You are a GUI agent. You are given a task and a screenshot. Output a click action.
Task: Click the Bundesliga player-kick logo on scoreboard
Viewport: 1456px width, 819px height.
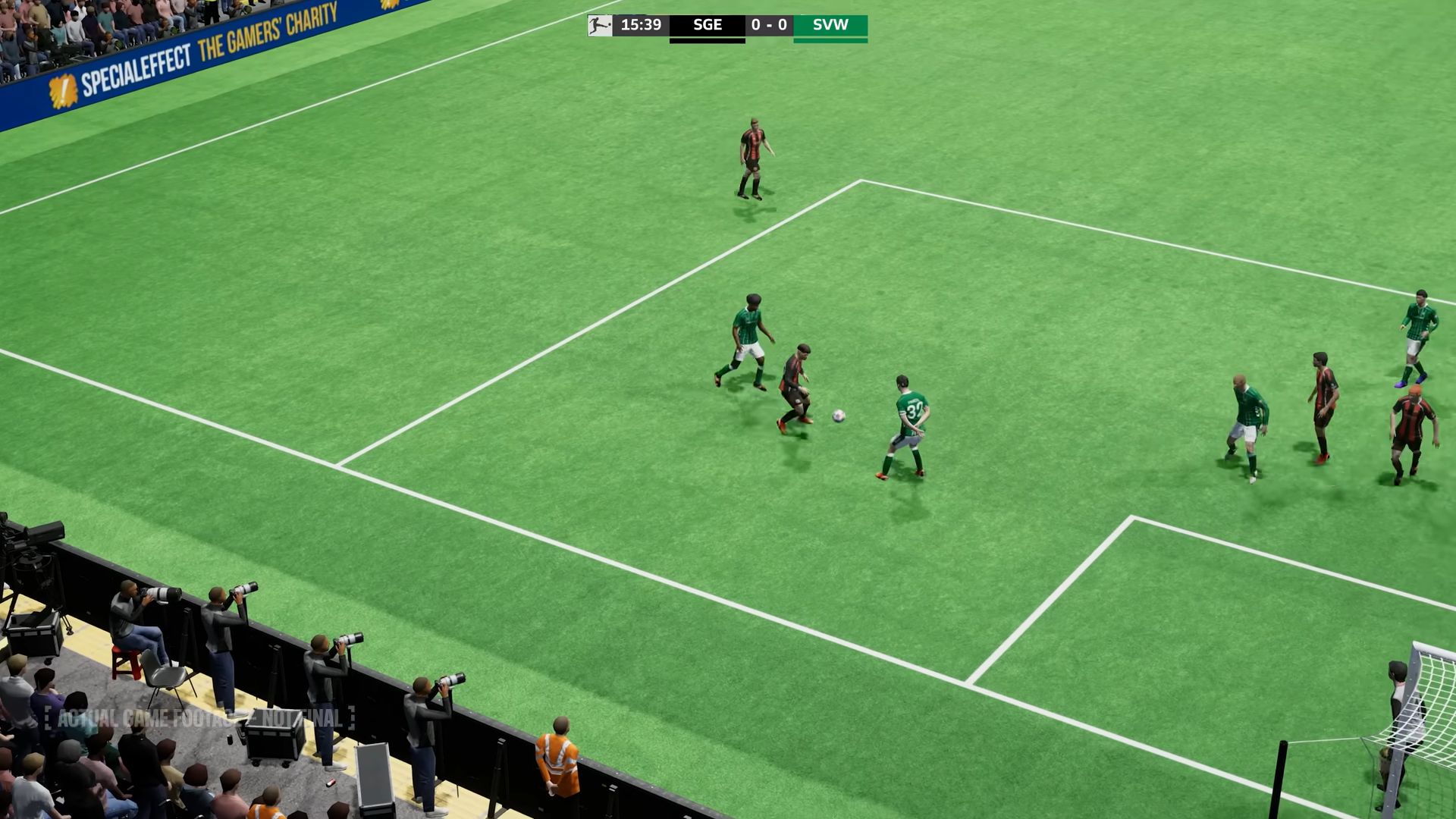598,24
